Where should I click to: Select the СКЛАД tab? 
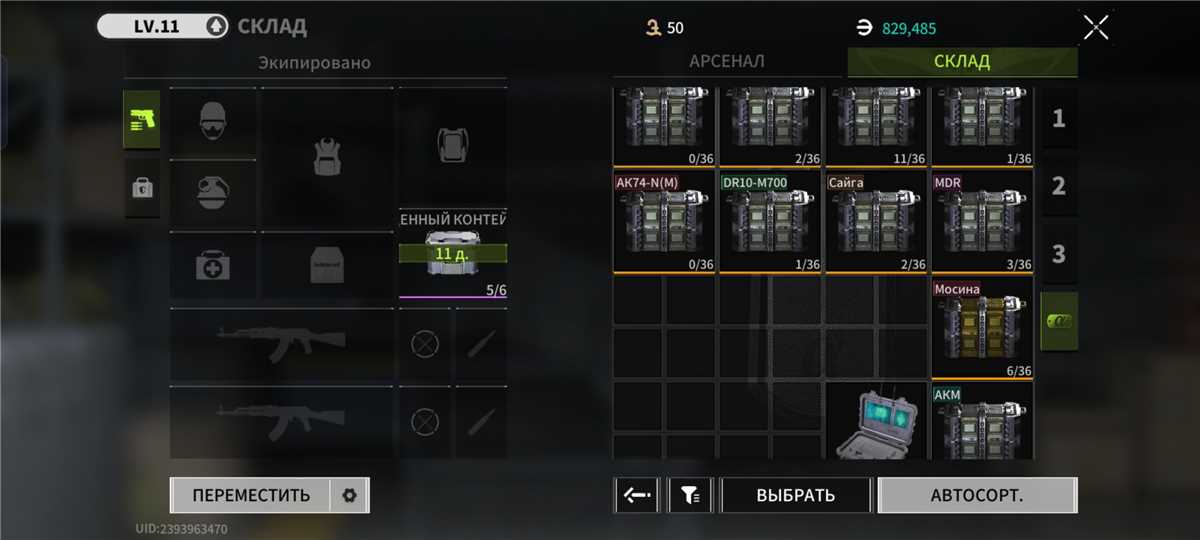point(962,61)
